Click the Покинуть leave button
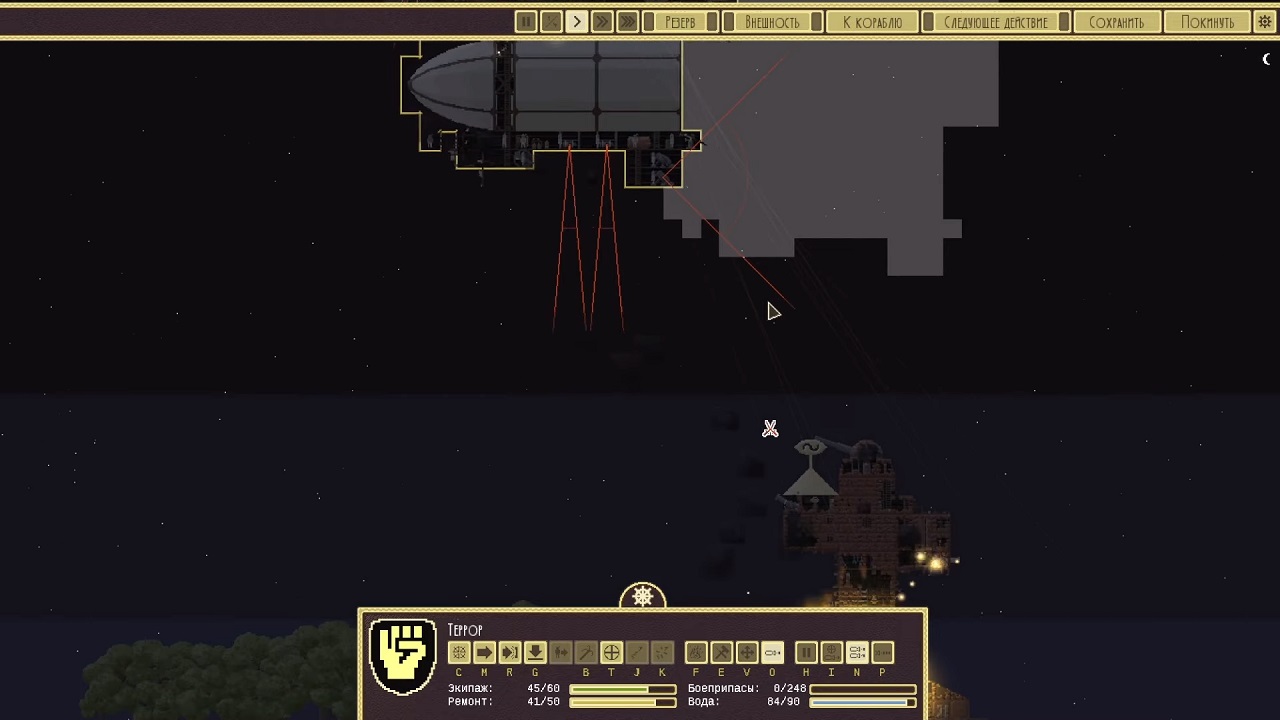Image resolution: width=1280 pixels, height=720 pixels. point(1207,21)
